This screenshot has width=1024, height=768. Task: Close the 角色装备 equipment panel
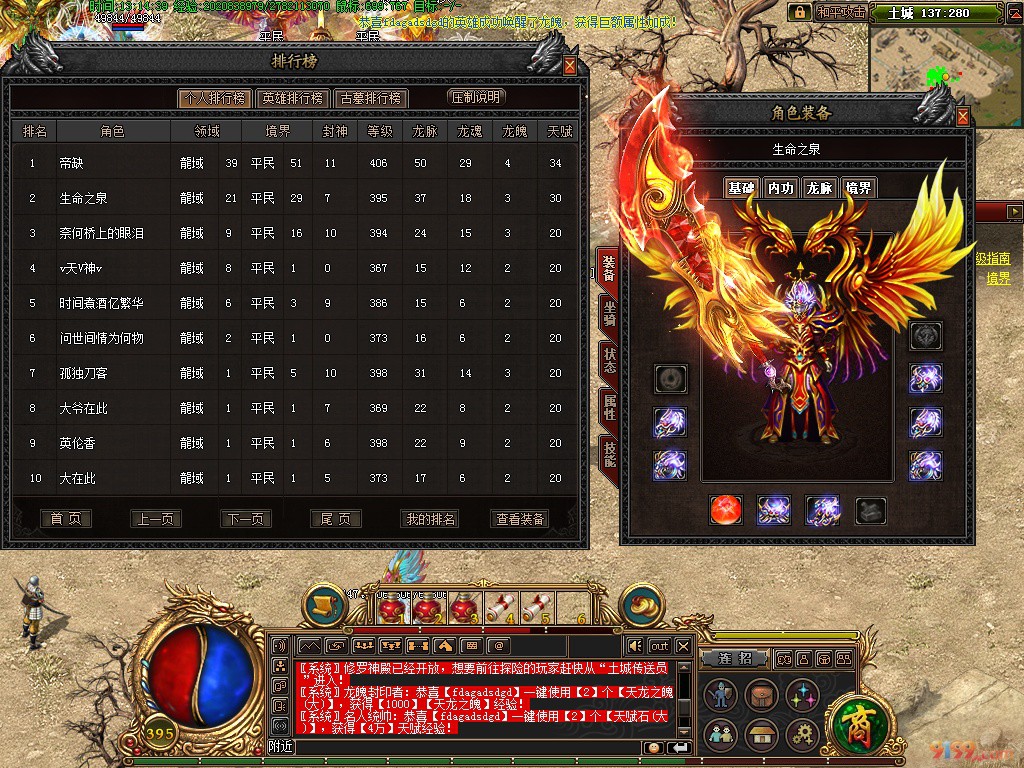click(x=963, y=116)
